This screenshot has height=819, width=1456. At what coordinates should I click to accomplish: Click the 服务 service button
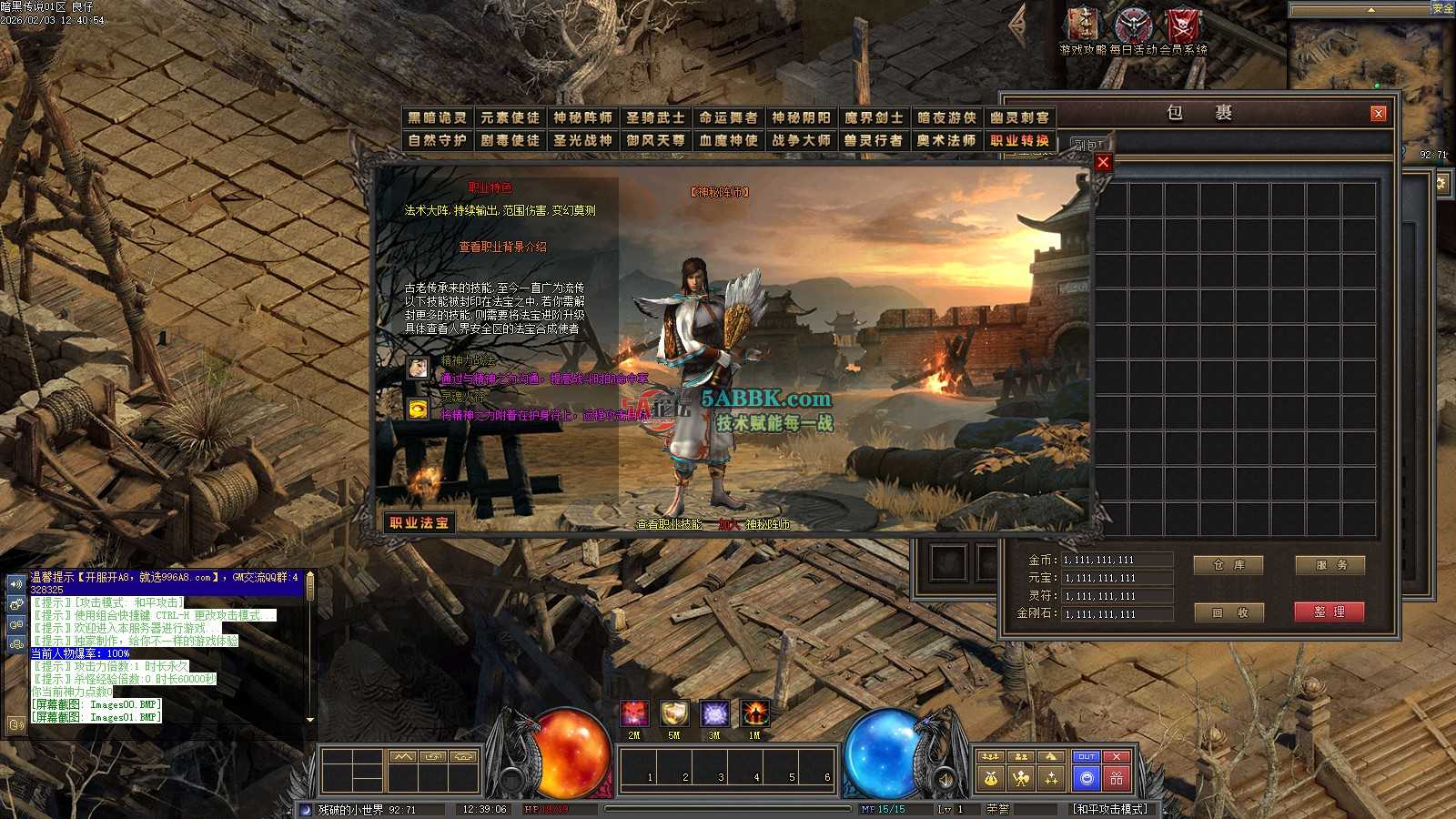click(1330, 565)
